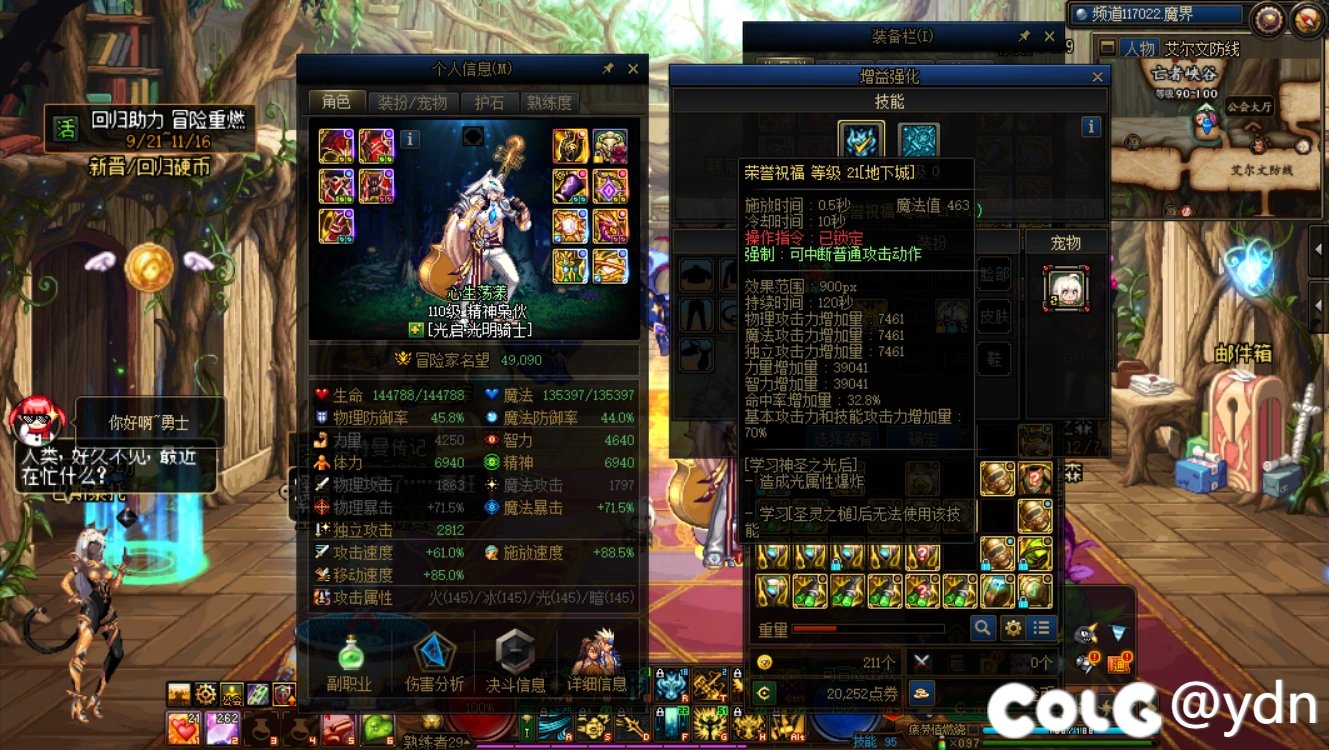The height and width of the screenshot is (750, 1329).
Task: Switch inventory to list view icon
Action: pyautogui.click(x=1040, y=628)
